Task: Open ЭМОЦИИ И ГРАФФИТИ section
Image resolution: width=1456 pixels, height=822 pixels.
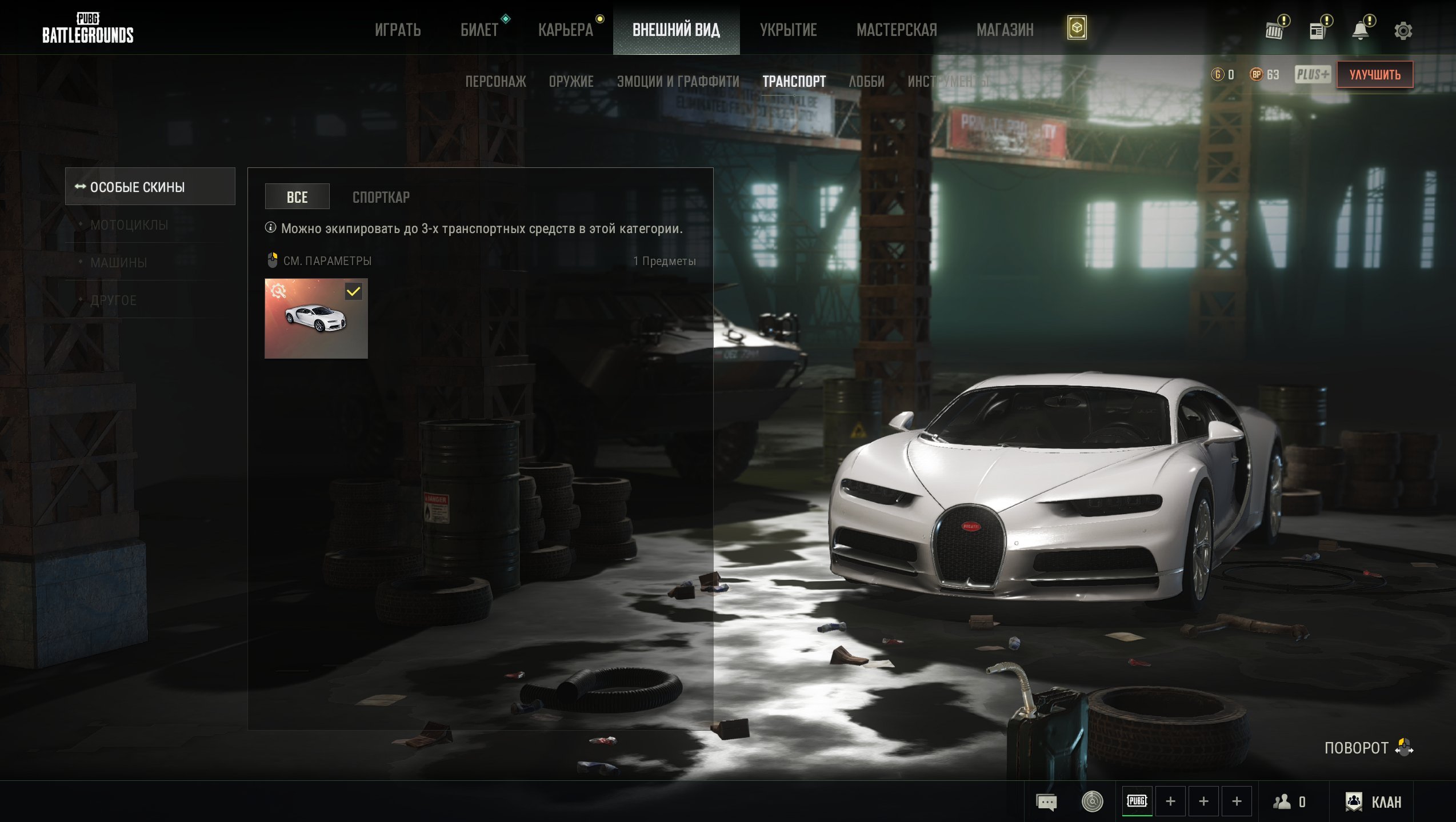Action: tap(678, 82)
